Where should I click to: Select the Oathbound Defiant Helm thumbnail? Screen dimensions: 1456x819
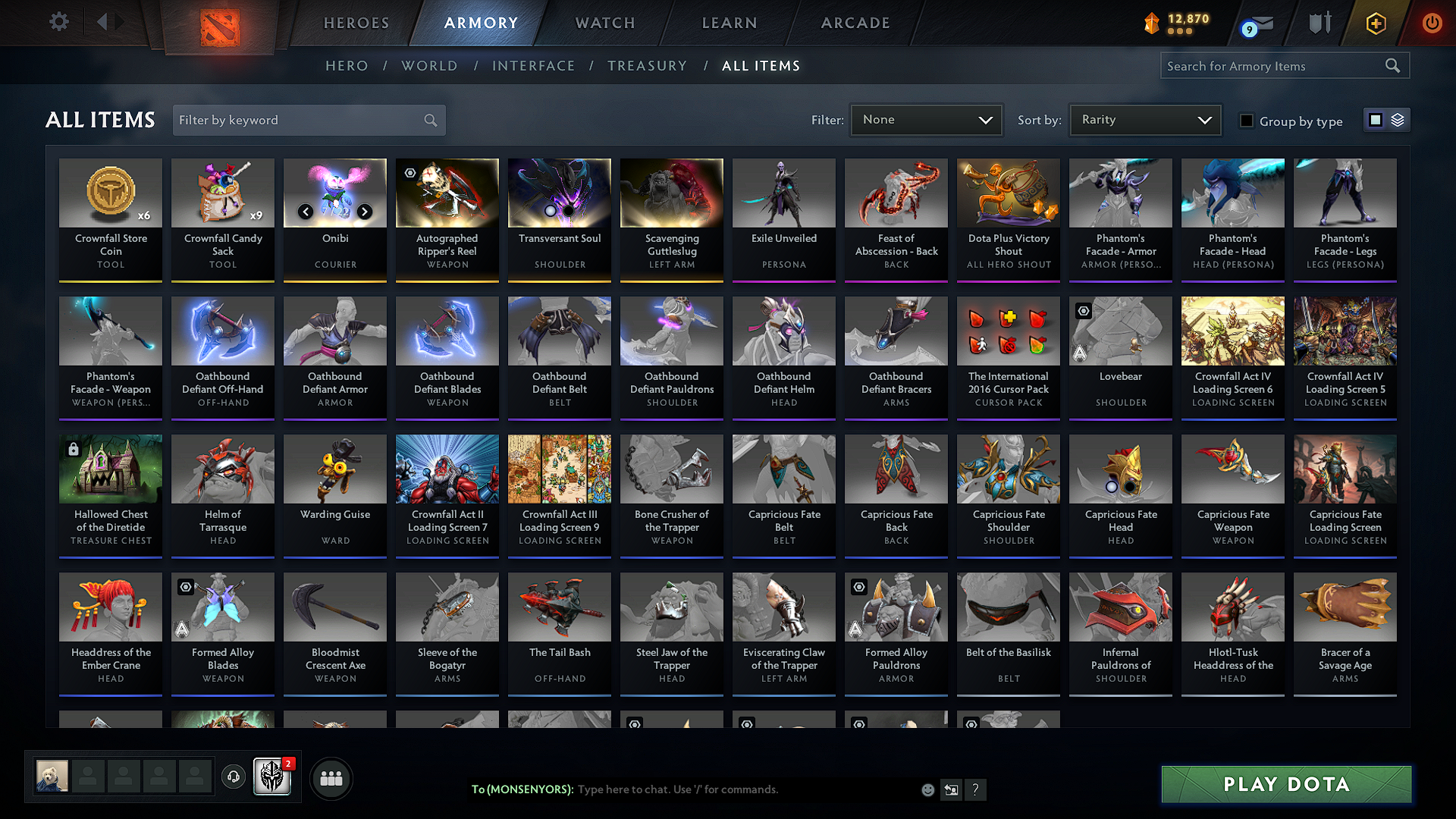coord(783,331)
